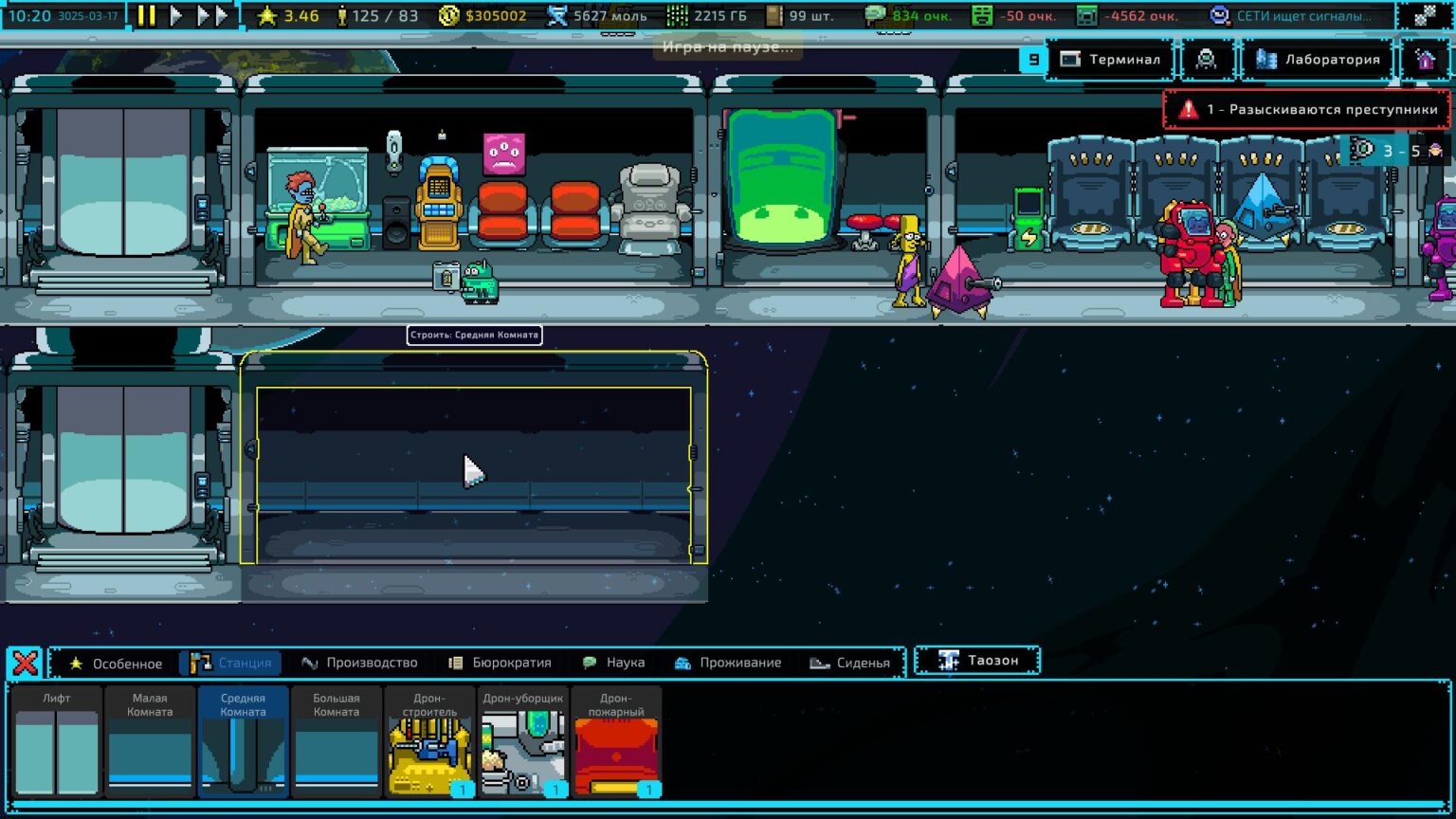Switch to the Сиденья category tab
The height and width of the screenshot is (819, 1456).
(x=850, y=663)
